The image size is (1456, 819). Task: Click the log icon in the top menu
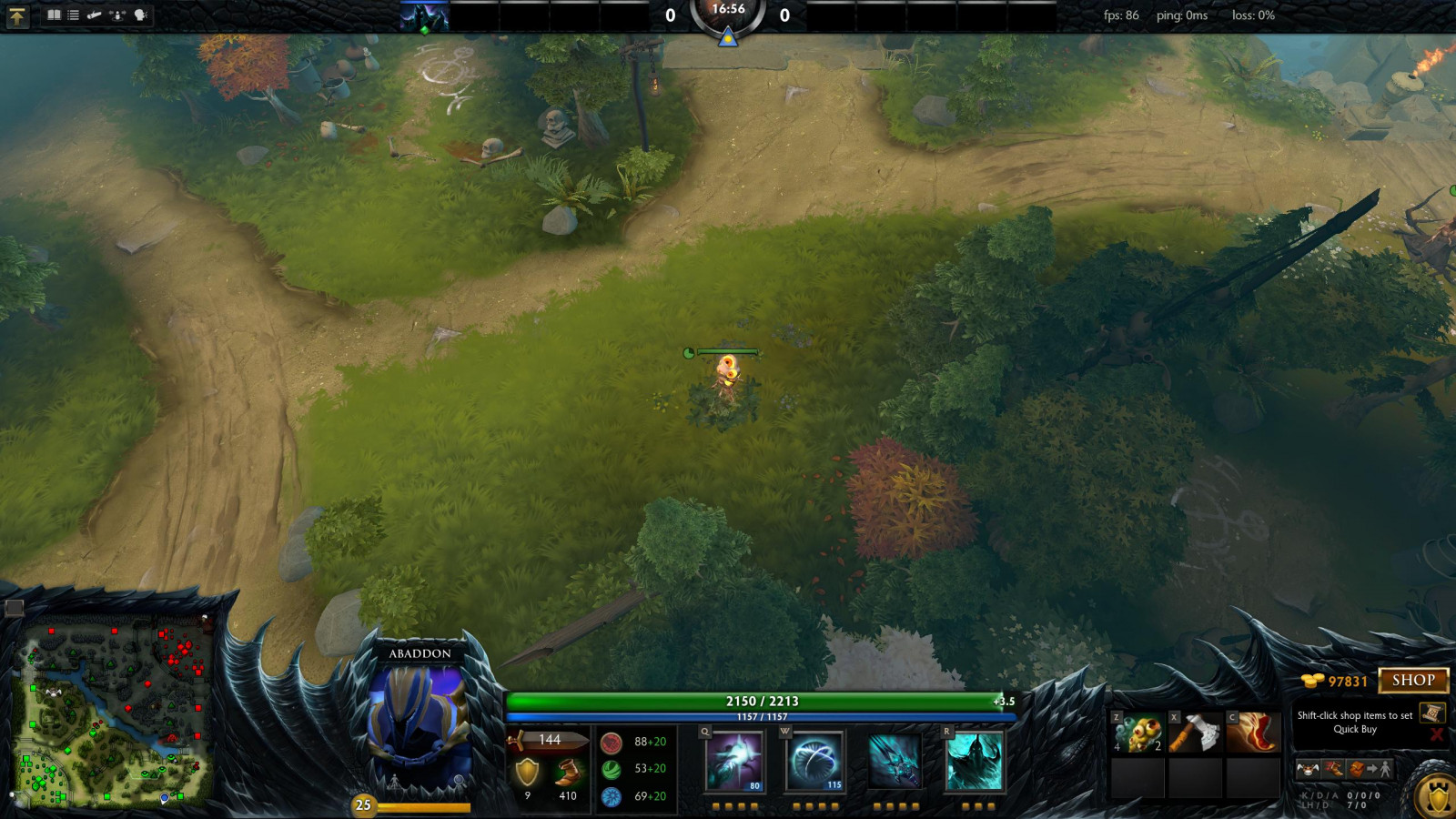pyautogui.click(x=94, y=15)
